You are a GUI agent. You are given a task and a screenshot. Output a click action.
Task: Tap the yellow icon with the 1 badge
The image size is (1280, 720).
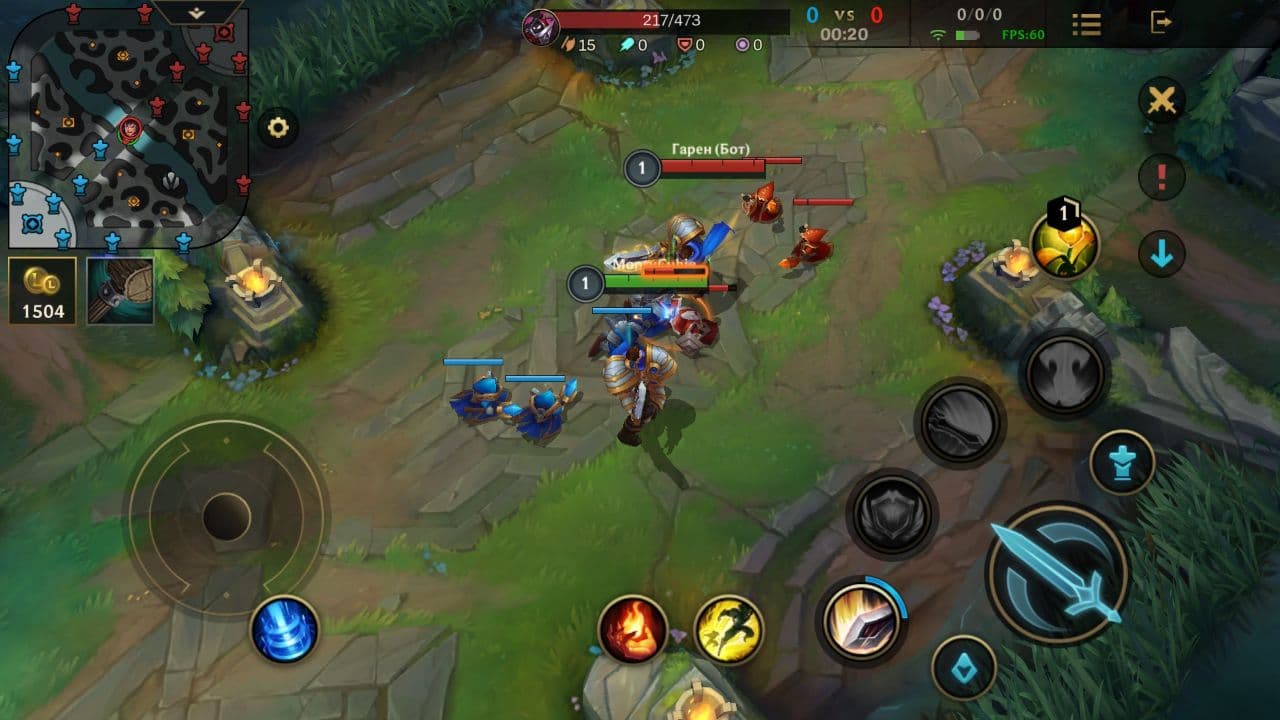click(x=1064, y=243)
